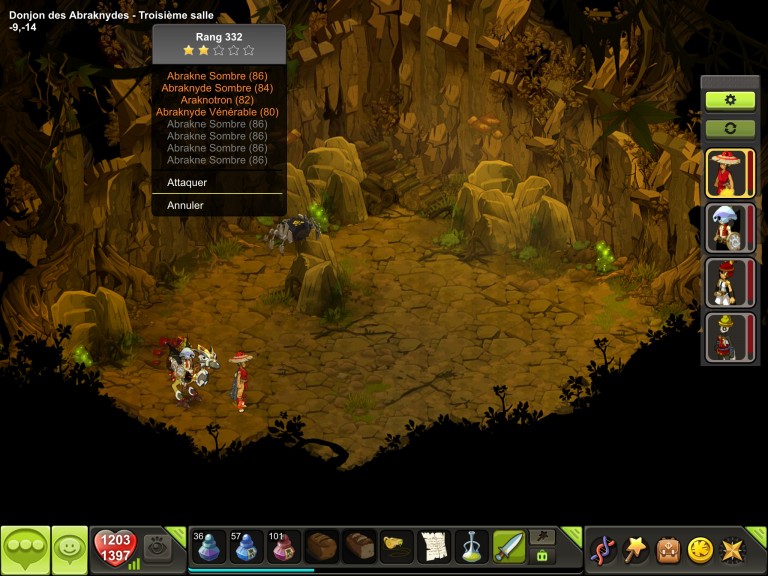Screen dimensions: 768x576
Task: Use the blue potion with 36 count
Action: click(208, 547)
